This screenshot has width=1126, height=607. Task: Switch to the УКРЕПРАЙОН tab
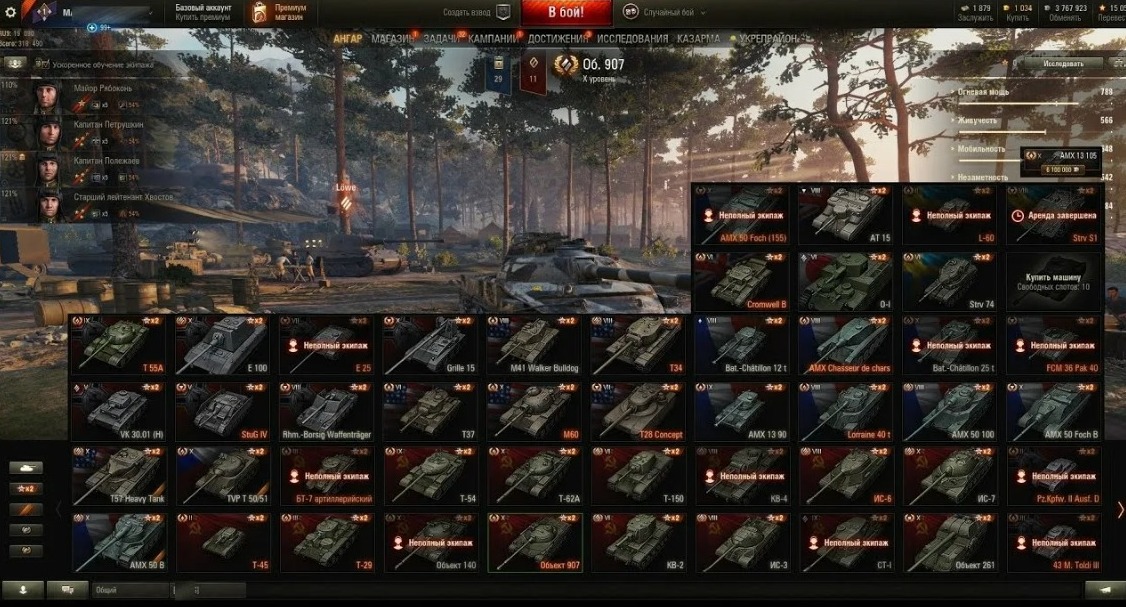768,39
